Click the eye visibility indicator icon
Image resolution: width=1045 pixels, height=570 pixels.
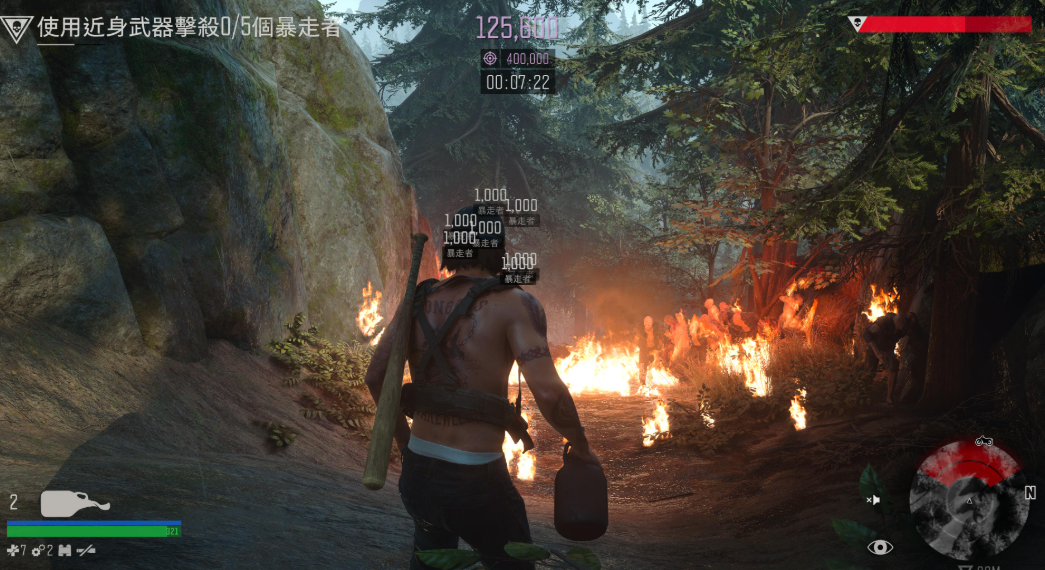[880, 547]
